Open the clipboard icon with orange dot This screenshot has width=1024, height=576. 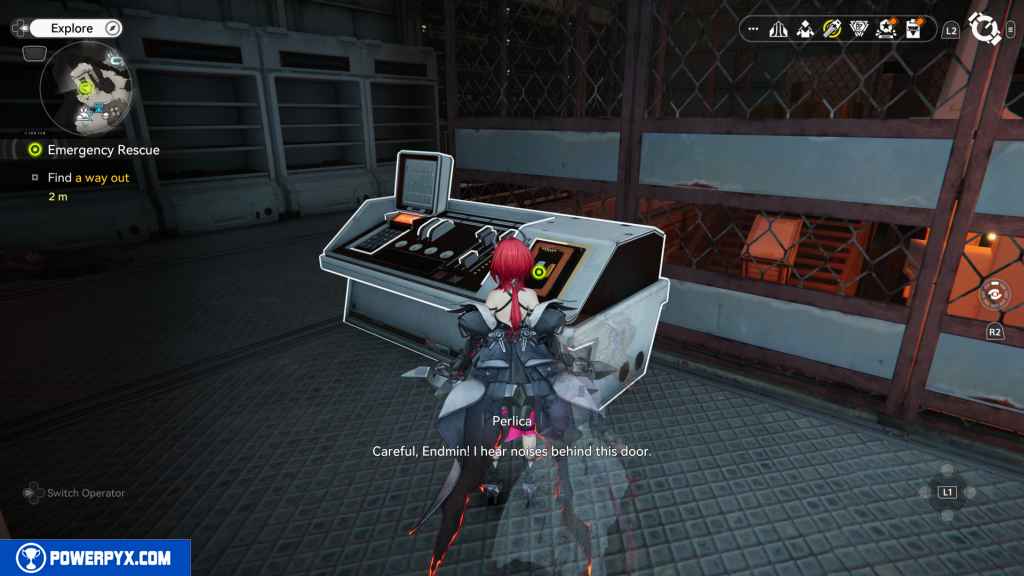tap(912, 29)
